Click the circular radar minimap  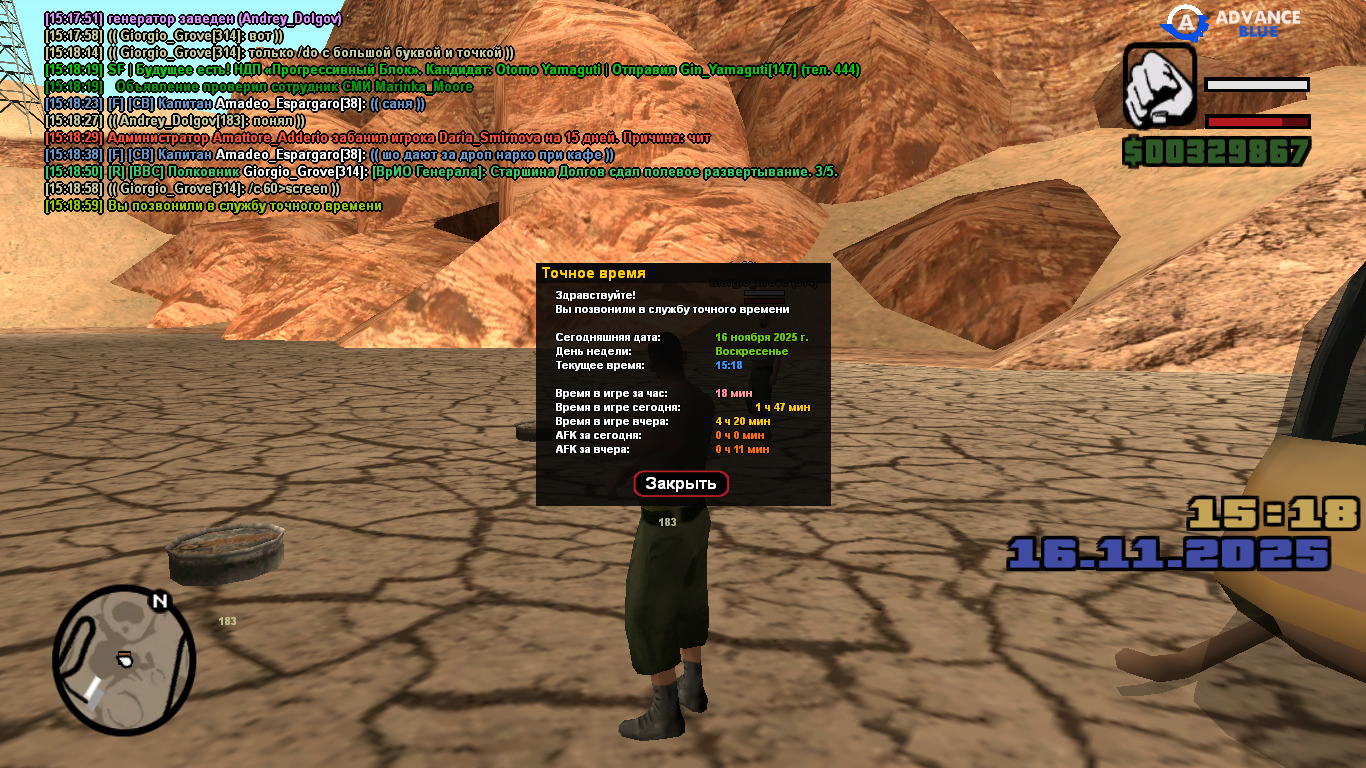pos(124,660)
